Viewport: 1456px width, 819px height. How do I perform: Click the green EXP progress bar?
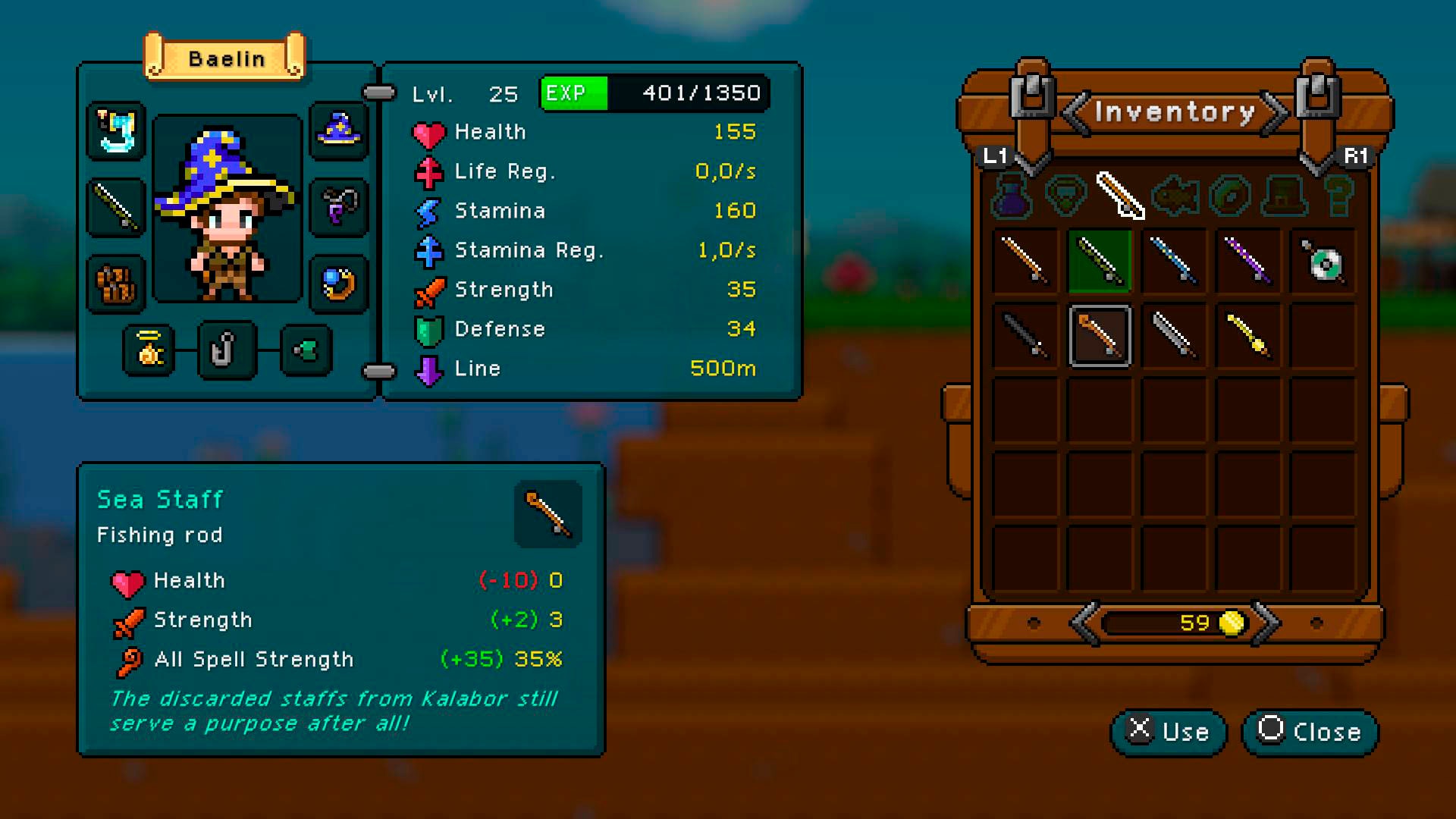[x=573, y=93]
